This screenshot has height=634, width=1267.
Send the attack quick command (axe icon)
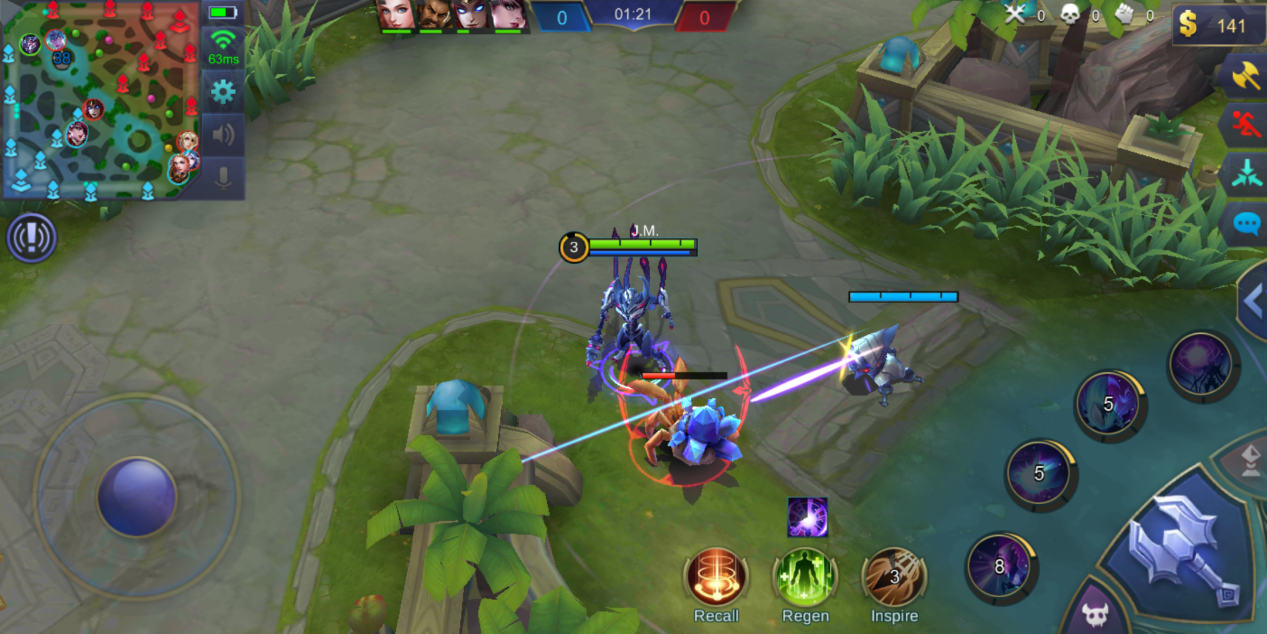[1245, 76]
